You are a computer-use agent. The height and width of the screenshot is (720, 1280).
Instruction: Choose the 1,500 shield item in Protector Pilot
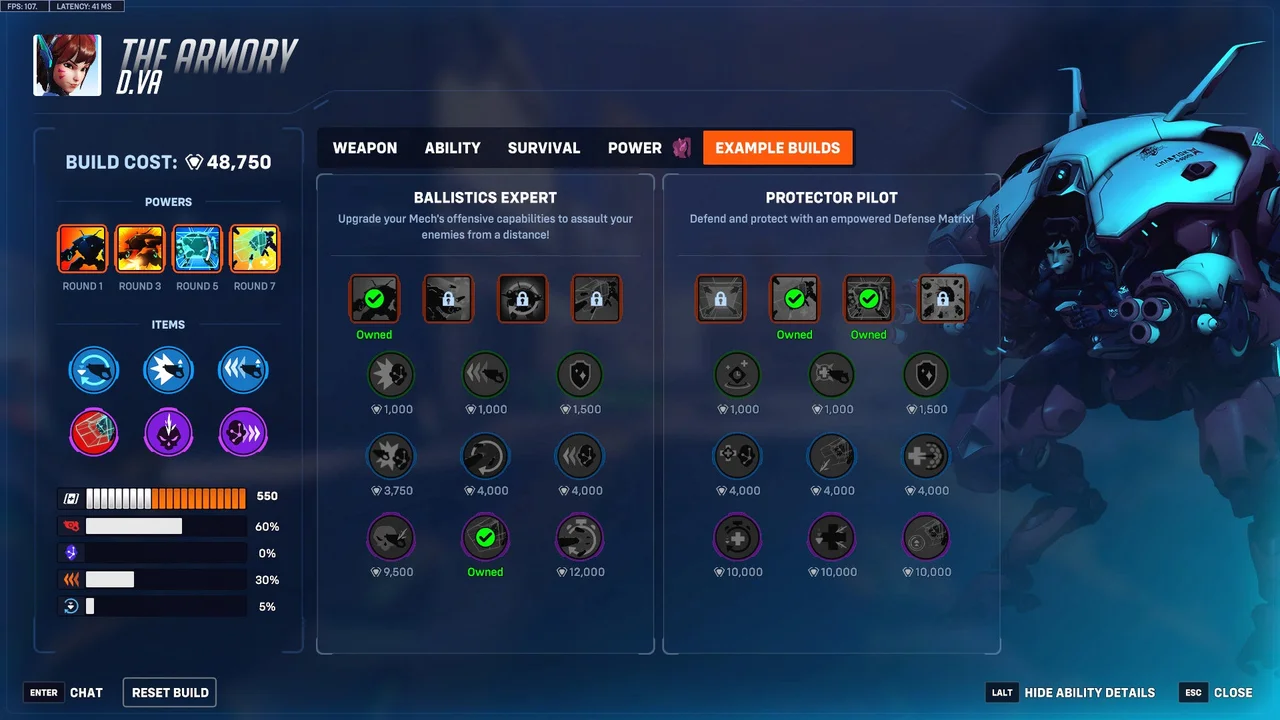(926, 376)
